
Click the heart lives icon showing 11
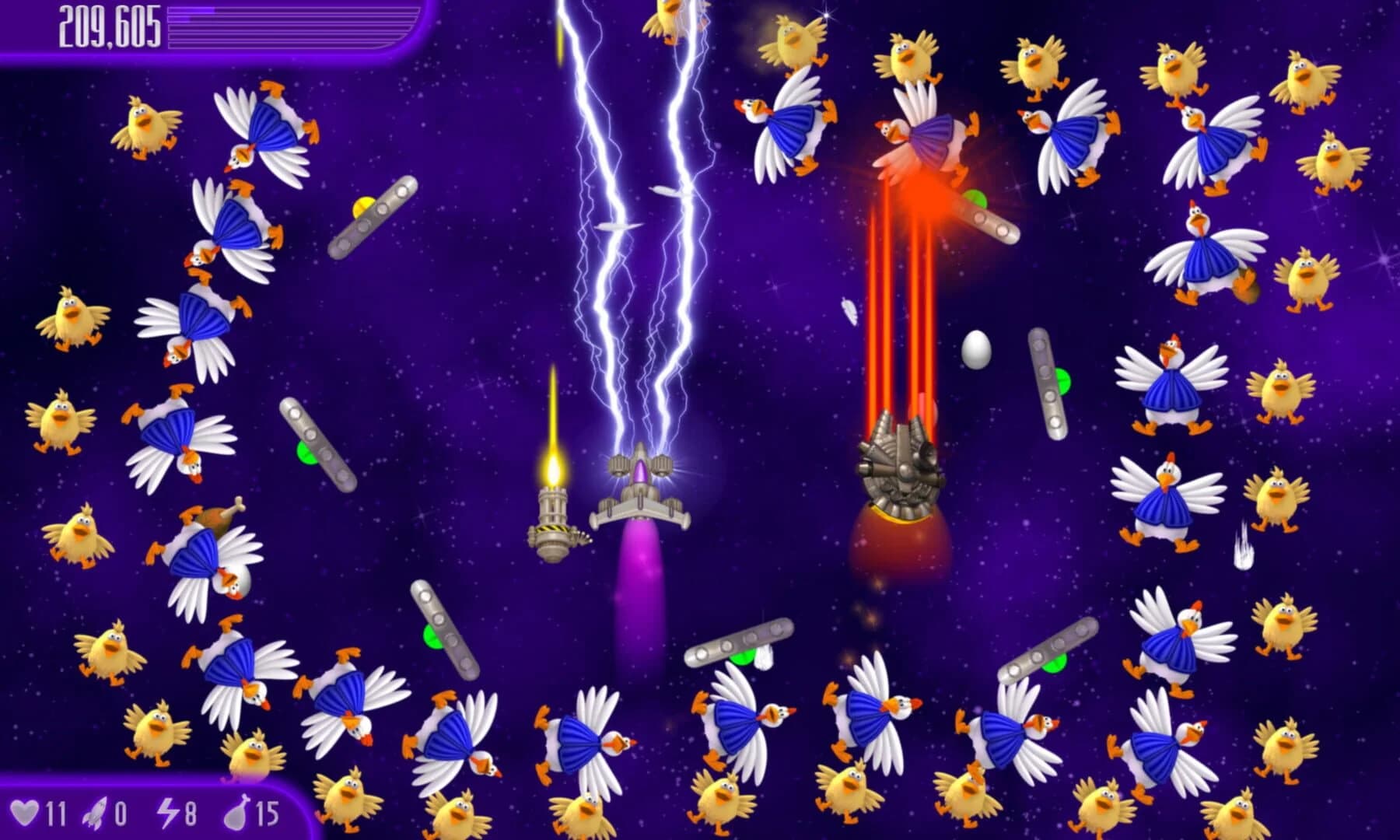[x=31, y=811]
